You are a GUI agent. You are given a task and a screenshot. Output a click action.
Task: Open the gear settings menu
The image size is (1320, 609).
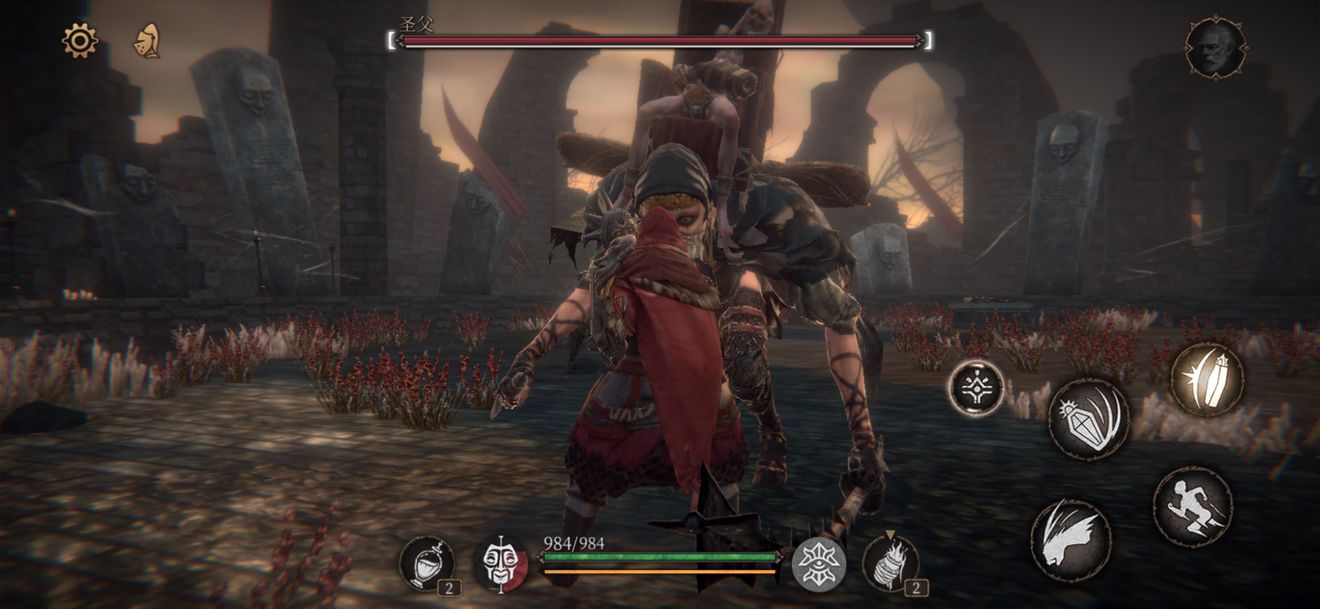(79, 40)
